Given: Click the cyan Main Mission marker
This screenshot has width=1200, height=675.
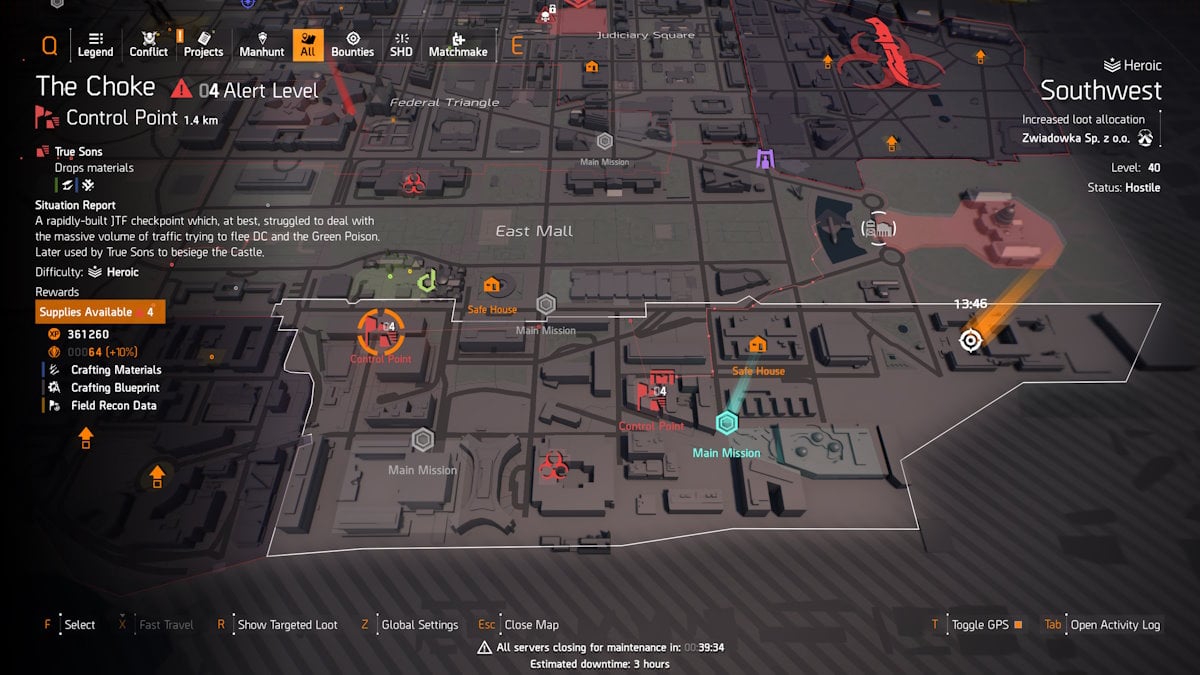Looking at the screenshot, I should [727, 424].
